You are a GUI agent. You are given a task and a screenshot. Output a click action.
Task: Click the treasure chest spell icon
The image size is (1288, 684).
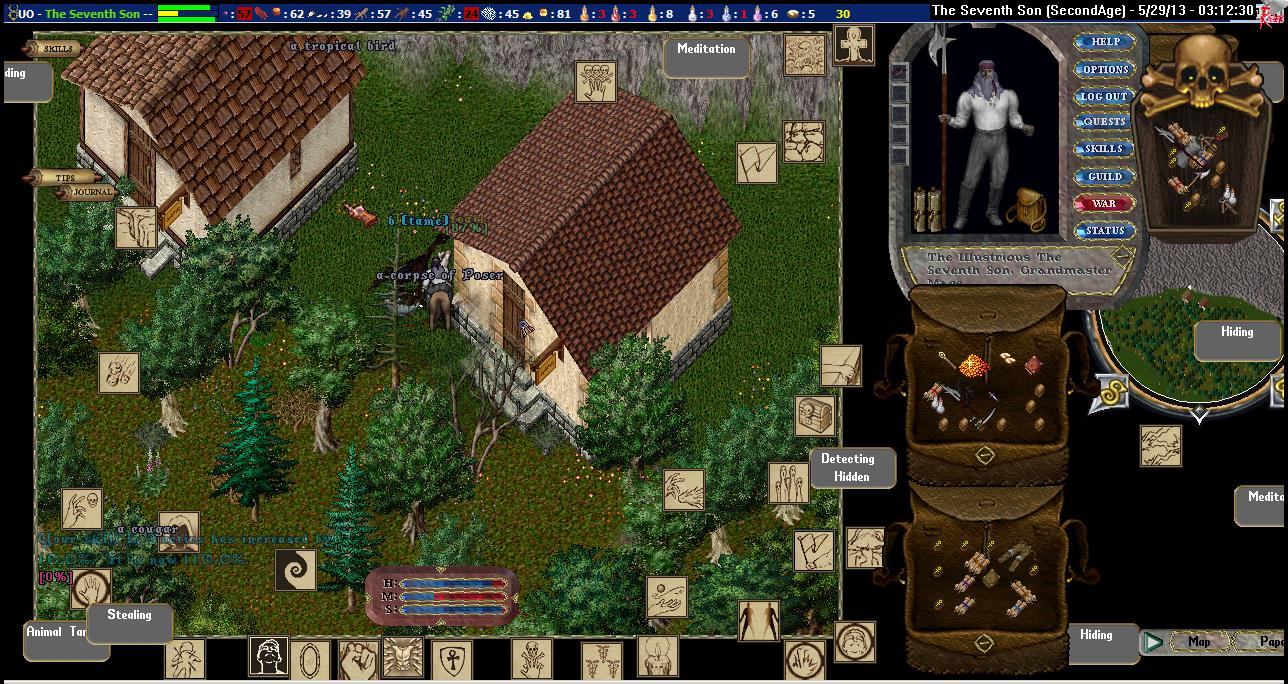[x=815, y=416]
